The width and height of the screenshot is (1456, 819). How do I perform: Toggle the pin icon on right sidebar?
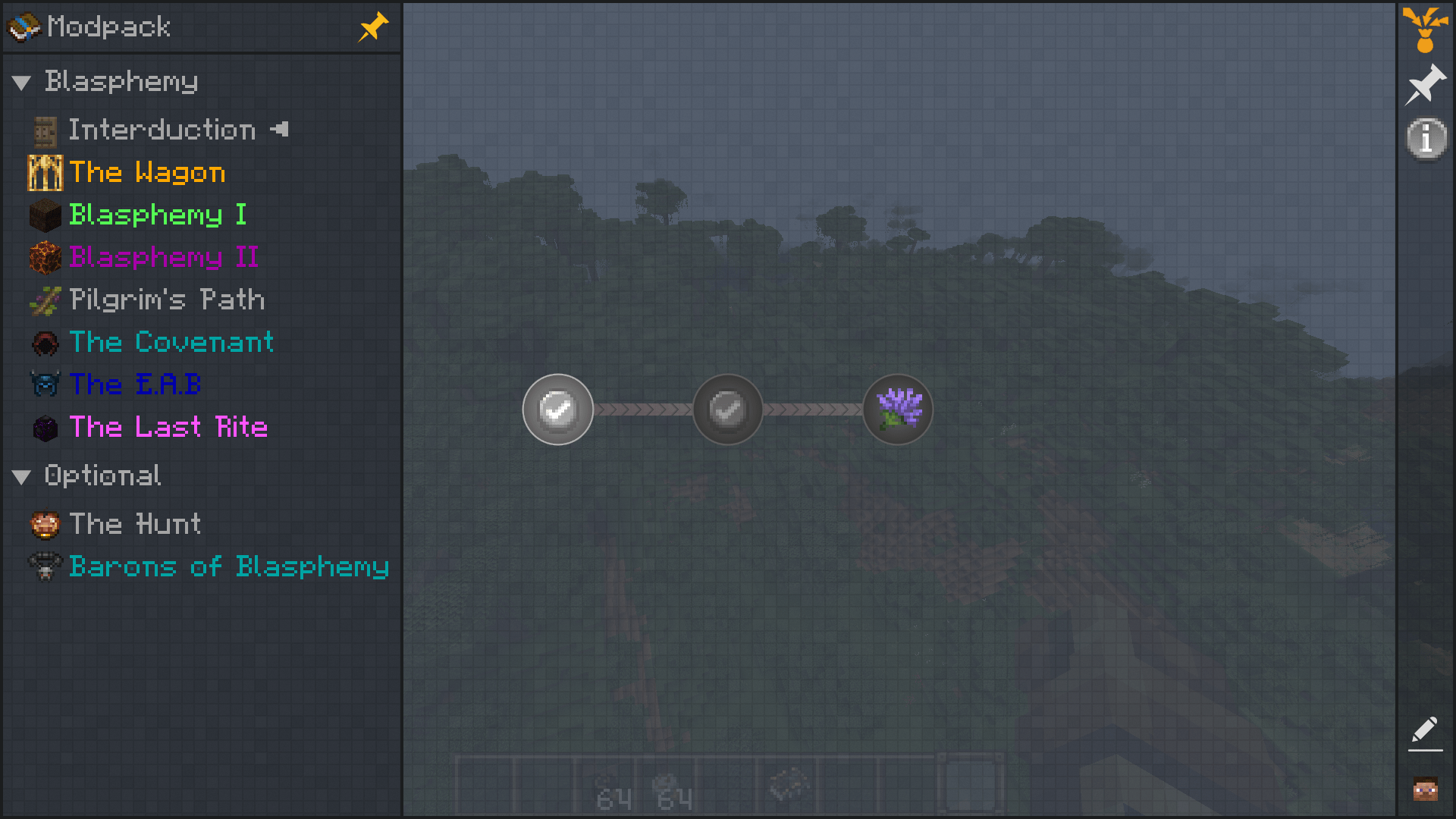[x=1424, y=83]
